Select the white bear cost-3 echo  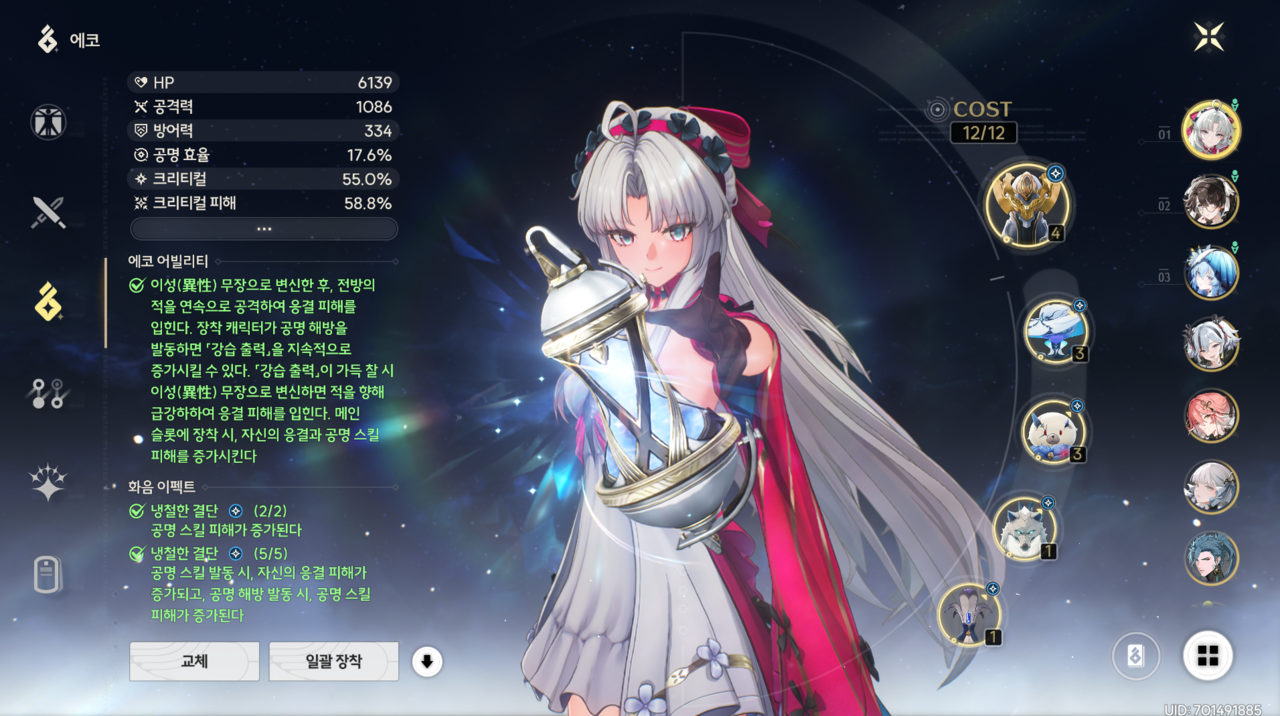(x=1054, y=431)
